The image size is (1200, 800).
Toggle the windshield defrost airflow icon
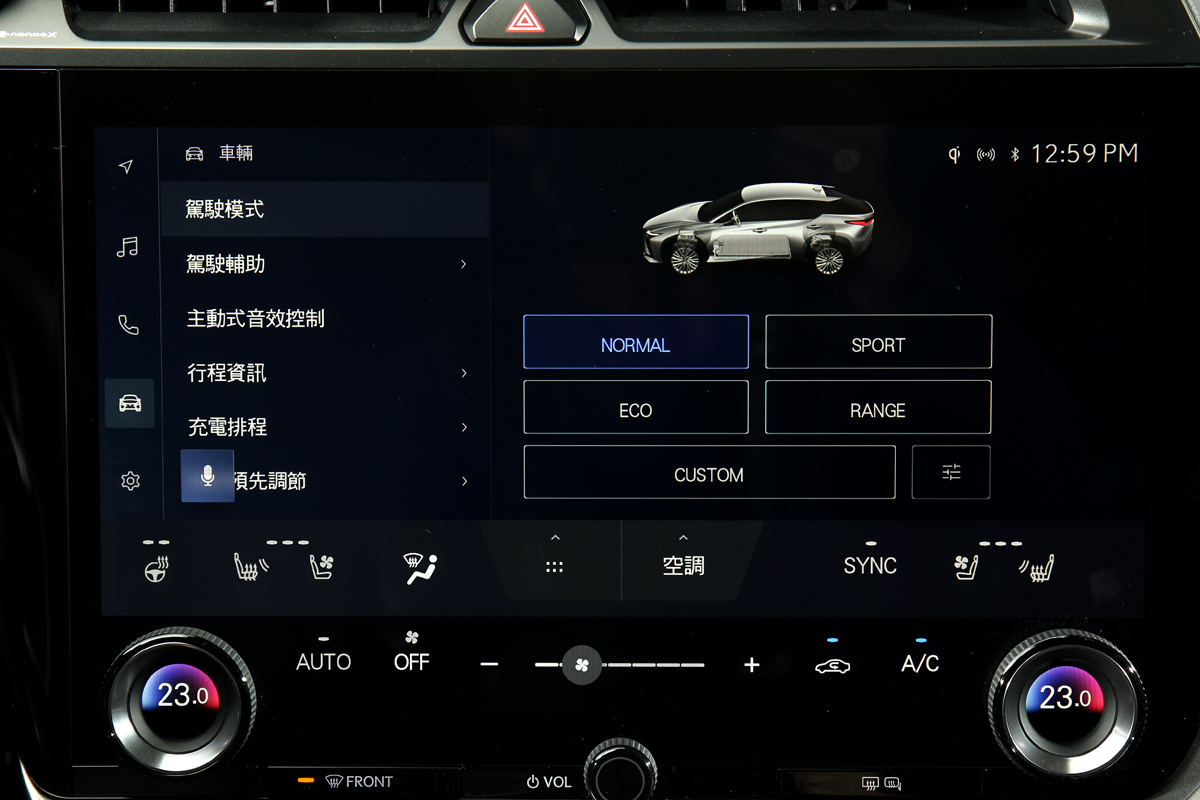coord(420,568)
